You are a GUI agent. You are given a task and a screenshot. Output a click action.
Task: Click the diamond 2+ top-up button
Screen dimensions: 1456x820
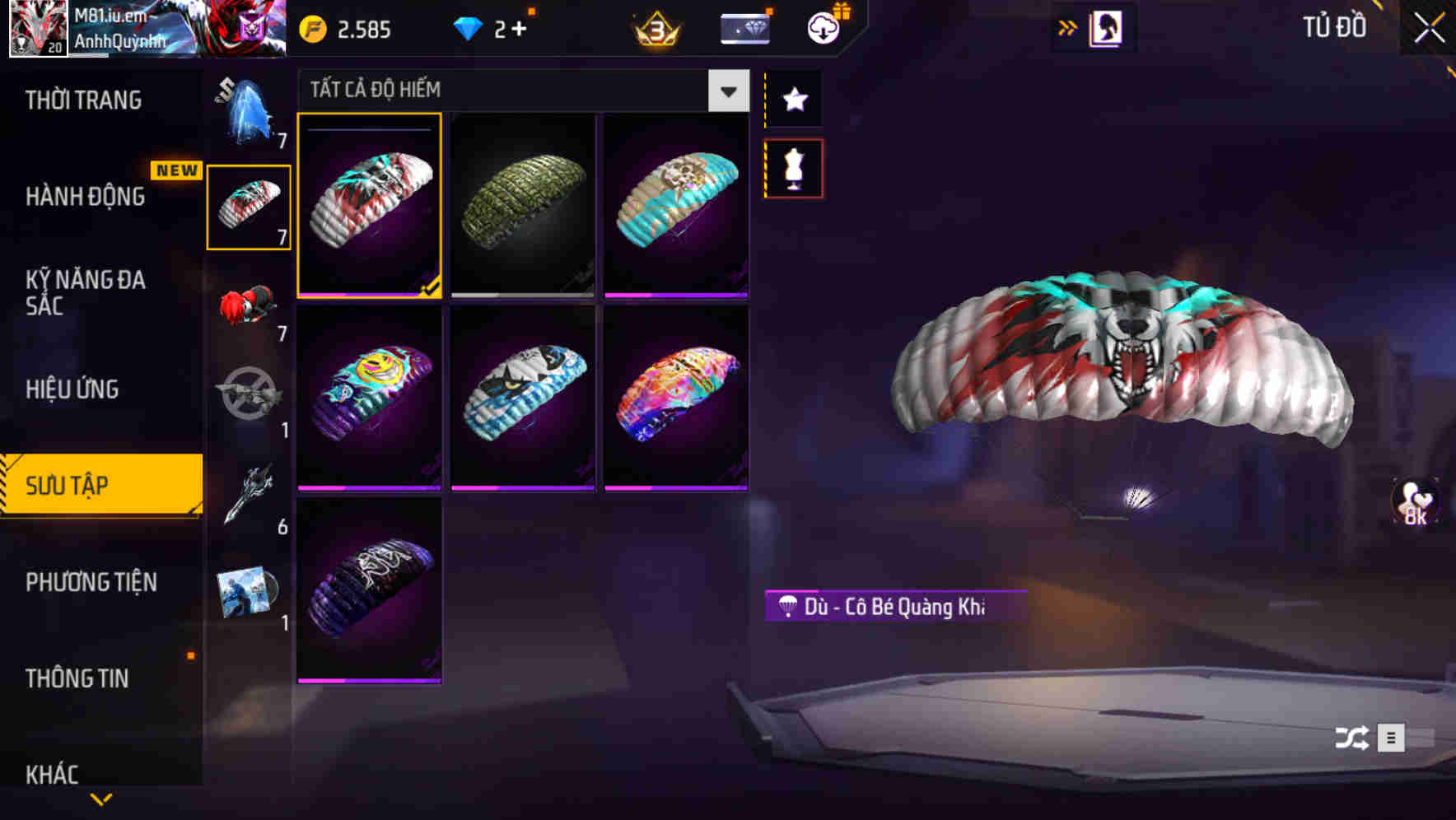(x=494, y=27)
